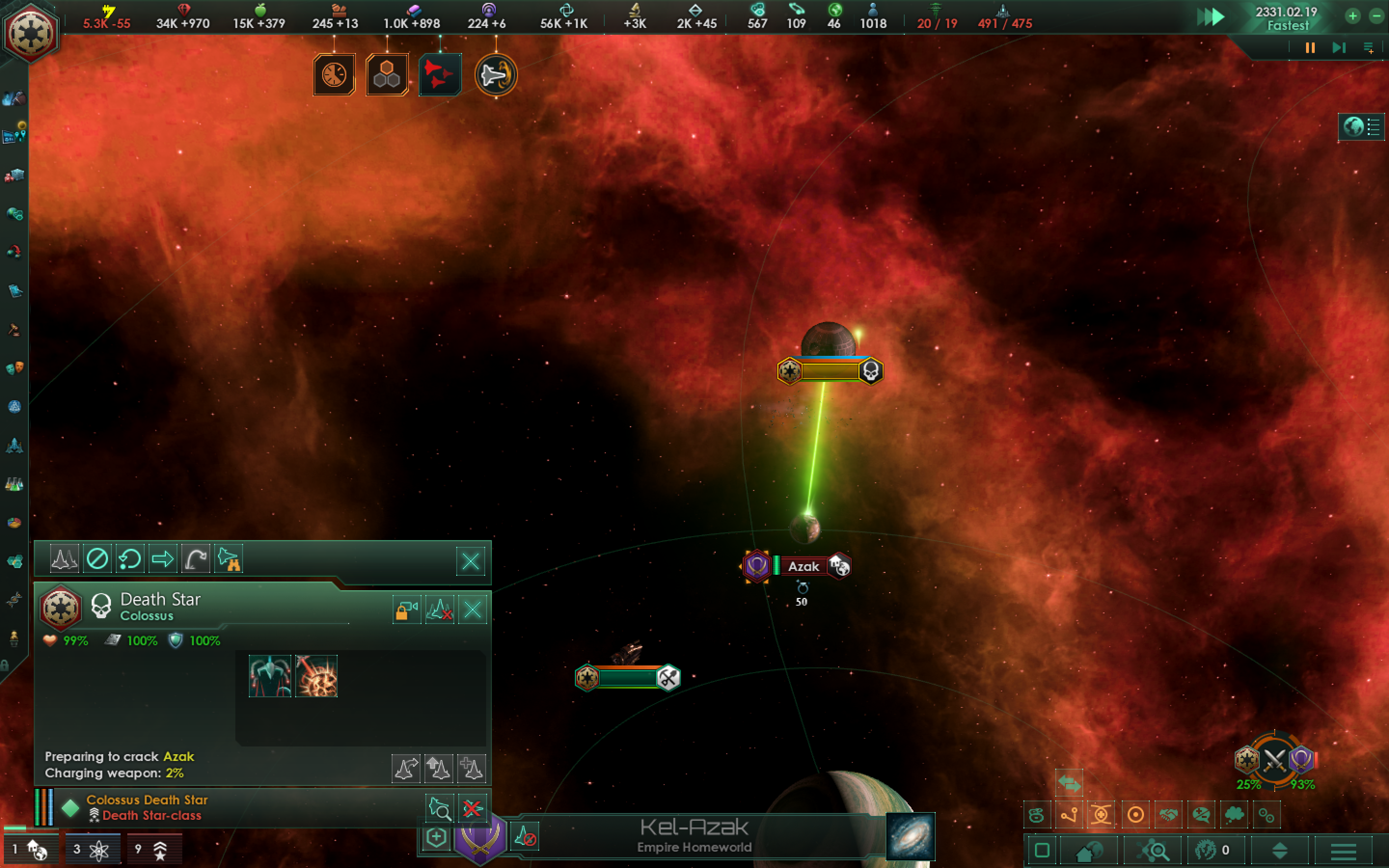The image size is (1389, 868).
Task: Select the return-to-base curved arrow in fleet orders
Action: 196,558
